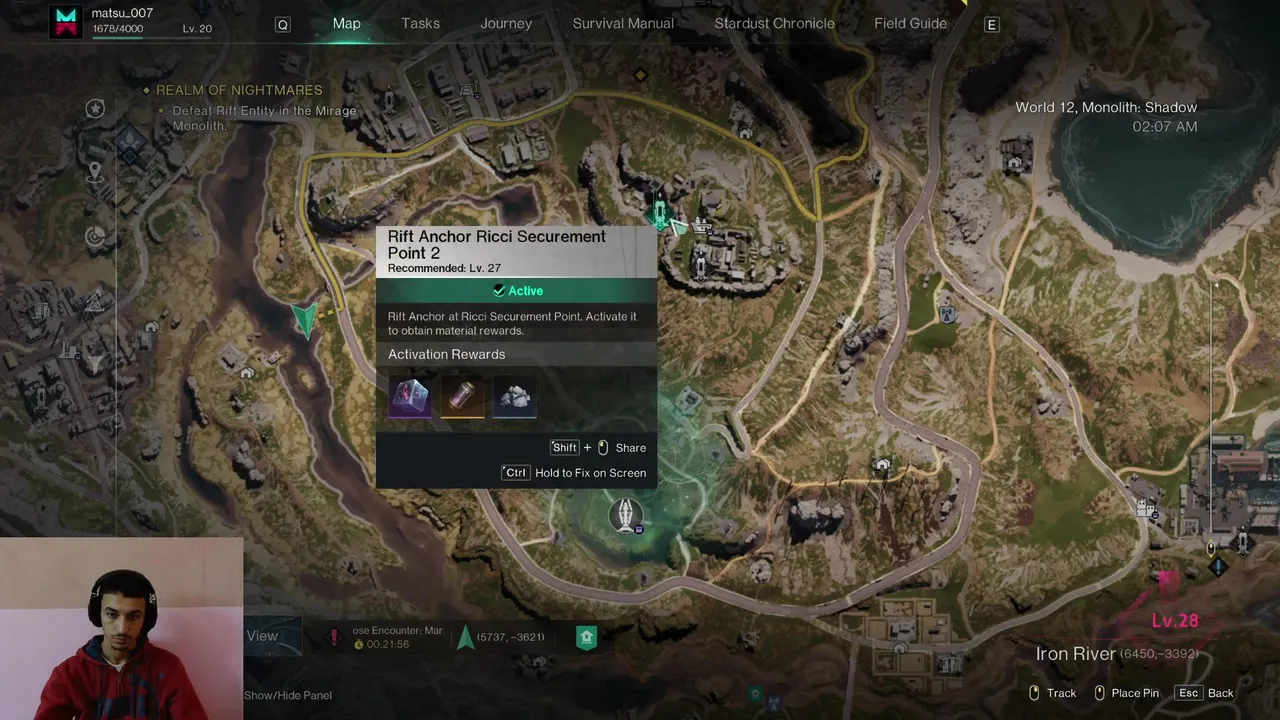This screenshot has width=1280, height=720.
Task: Switch to the Tasks tab
Action: pos(420,23)
